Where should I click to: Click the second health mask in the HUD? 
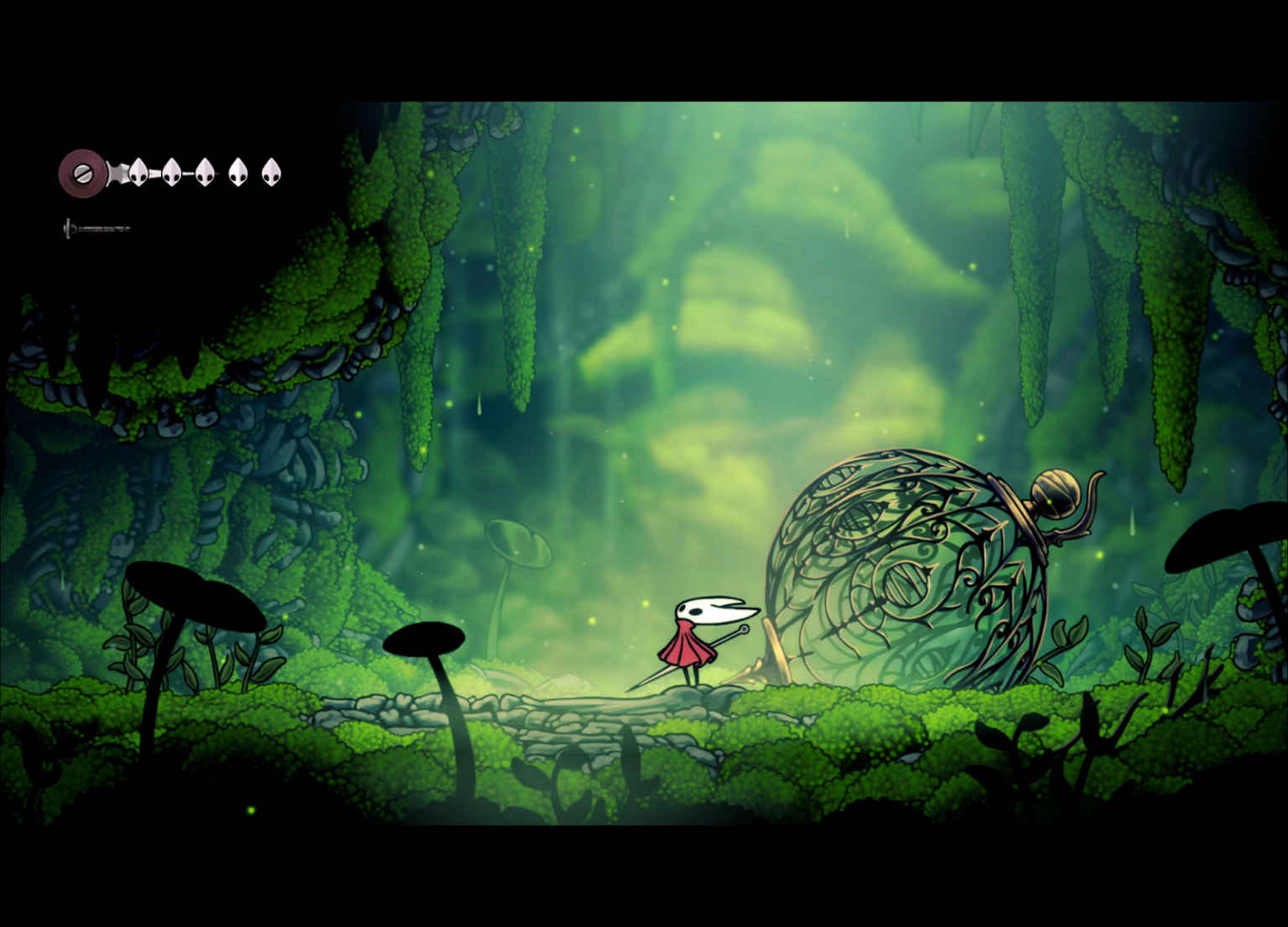[171, 173]
